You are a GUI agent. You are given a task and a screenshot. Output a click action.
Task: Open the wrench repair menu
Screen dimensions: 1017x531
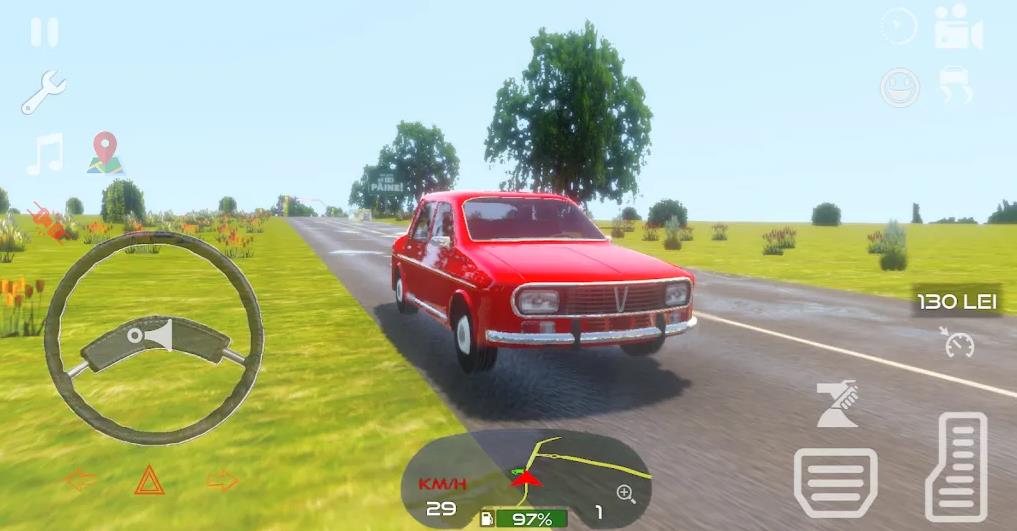tap(43, 92)
